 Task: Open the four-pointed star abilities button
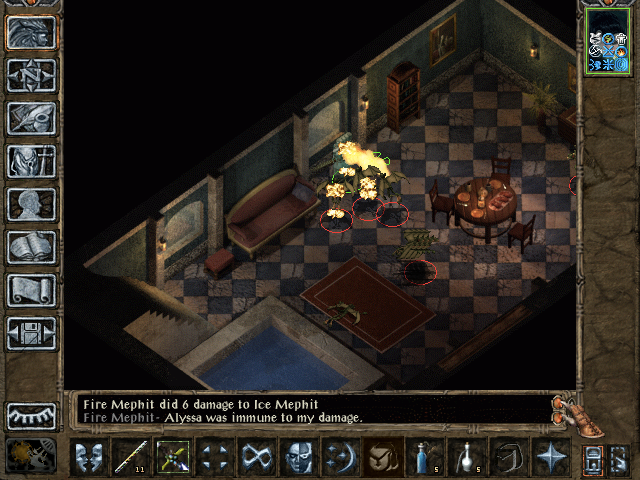click(551, 457)
